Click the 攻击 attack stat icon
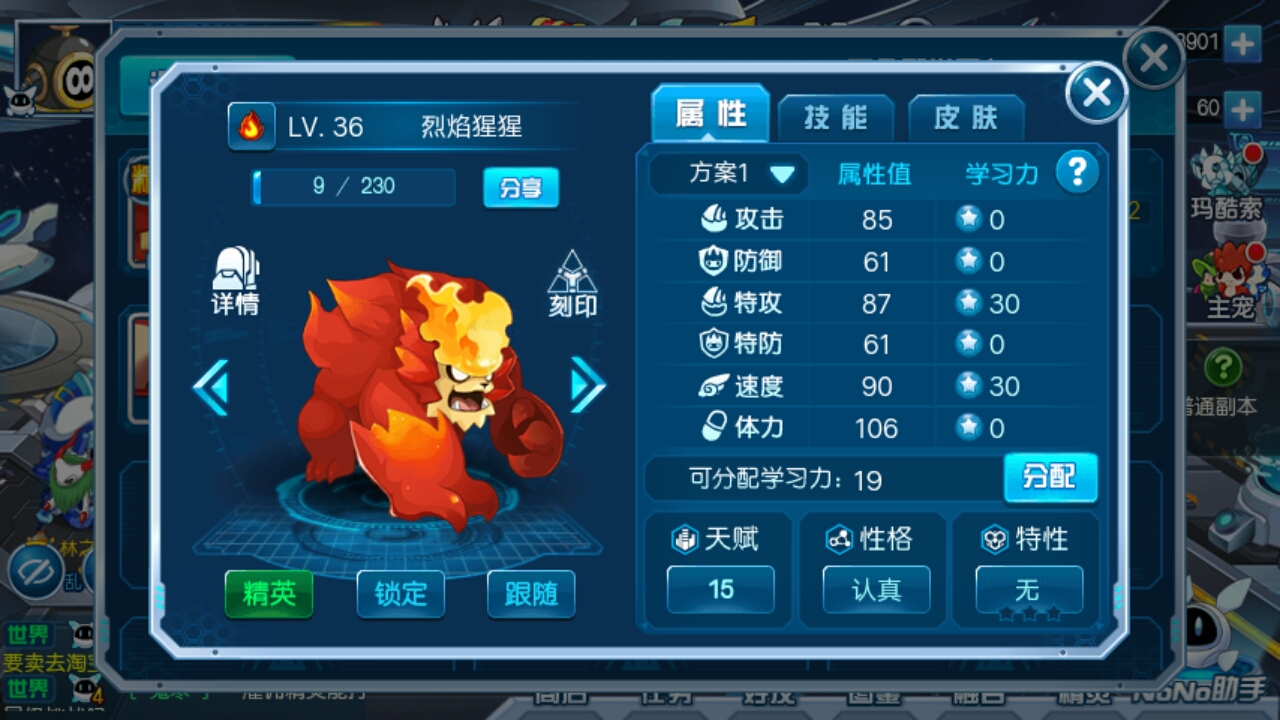 point(715,219)
